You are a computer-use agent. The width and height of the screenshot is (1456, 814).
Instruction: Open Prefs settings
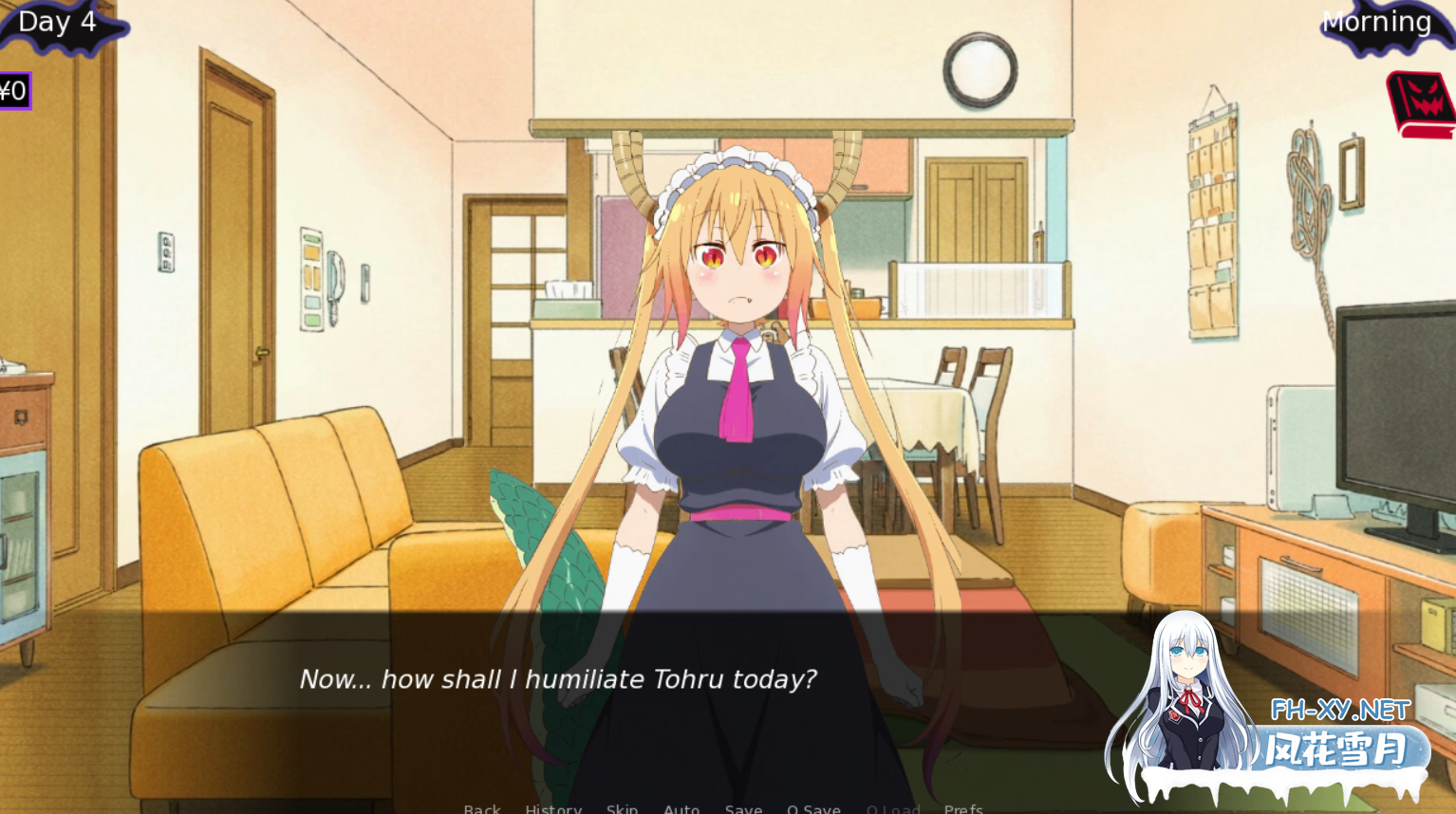963,808
